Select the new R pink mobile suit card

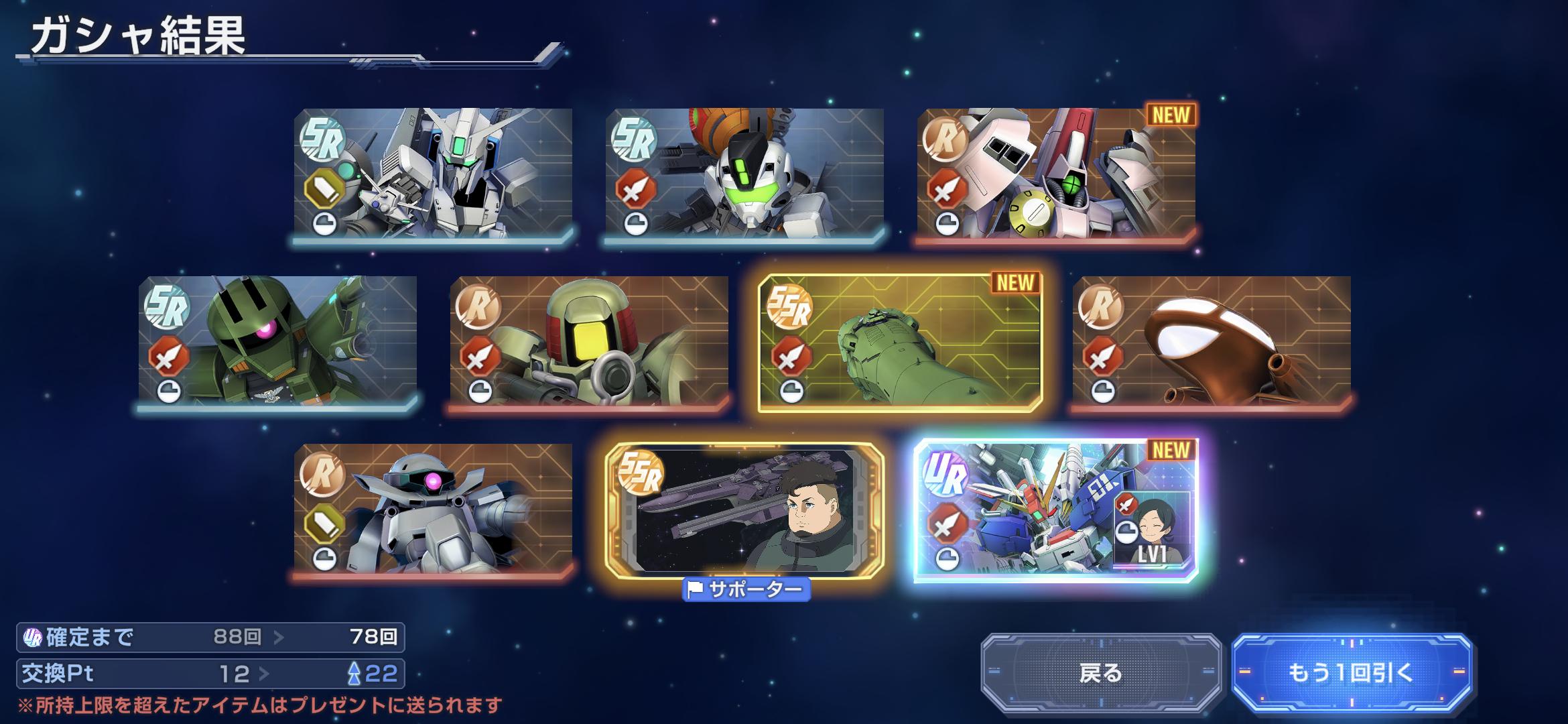click(1056, 173)
